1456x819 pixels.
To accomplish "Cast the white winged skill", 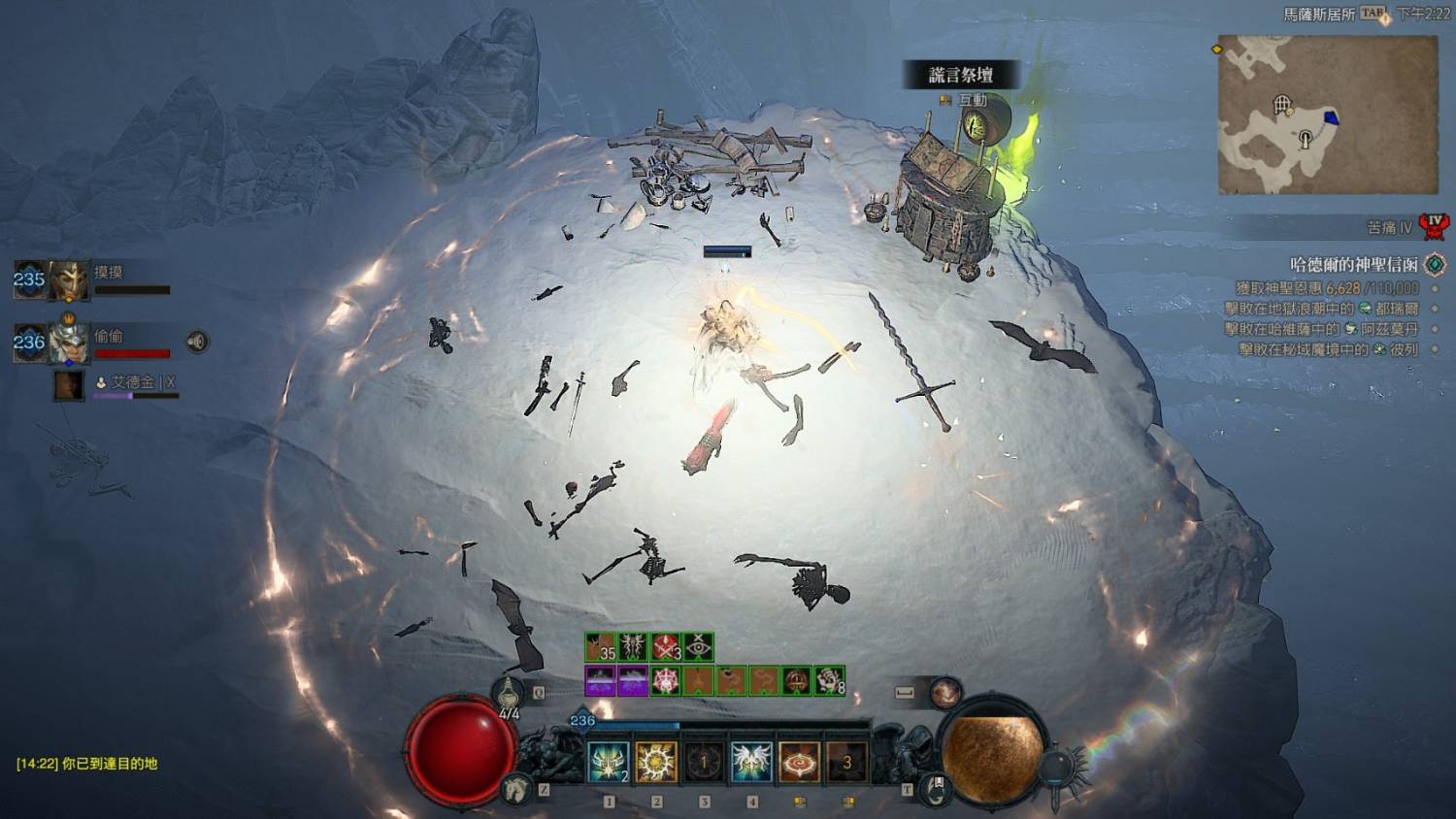I will tap(751, 762).
